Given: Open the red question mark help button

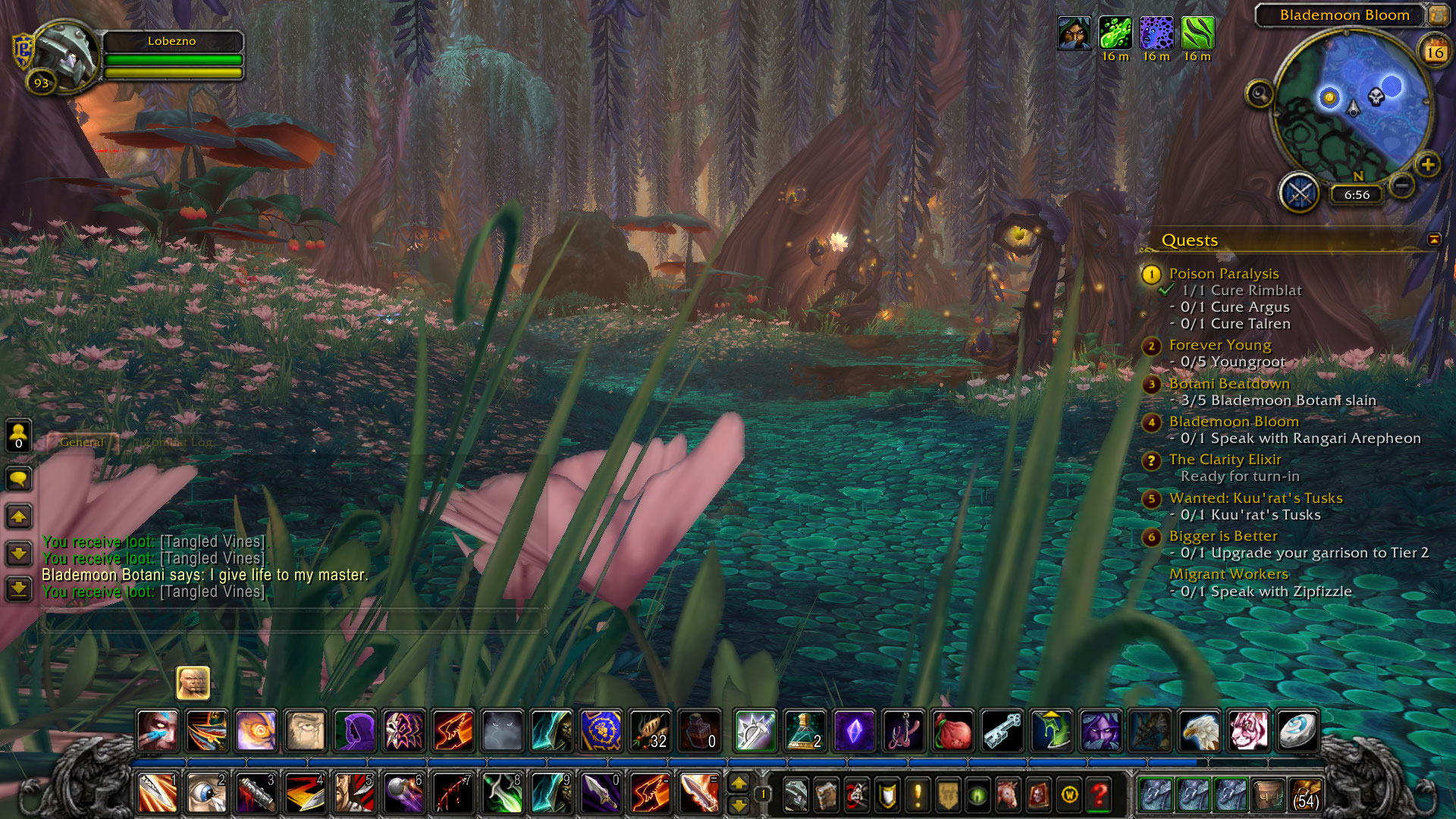Looking at the screenshot, I should pyautogui.click(x=1099, y=795).
